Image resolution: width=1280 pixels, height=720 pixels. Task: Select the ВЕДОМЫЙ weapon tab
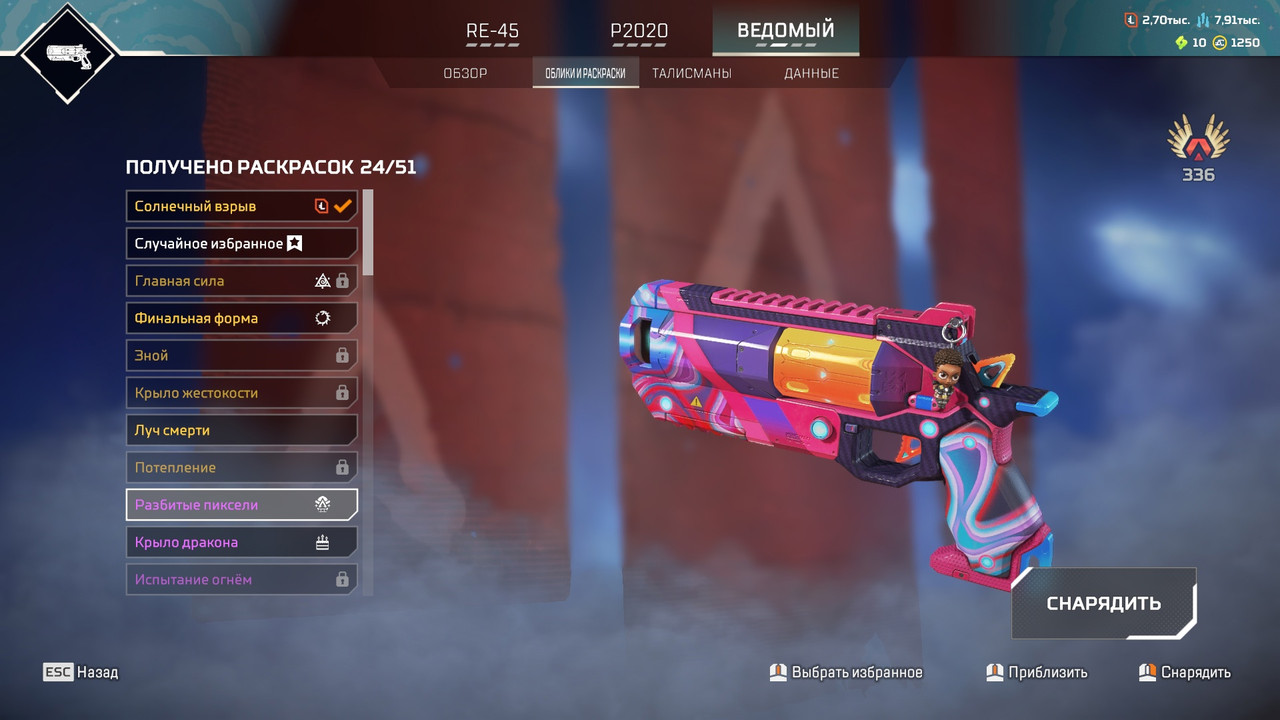pos(785,31)
